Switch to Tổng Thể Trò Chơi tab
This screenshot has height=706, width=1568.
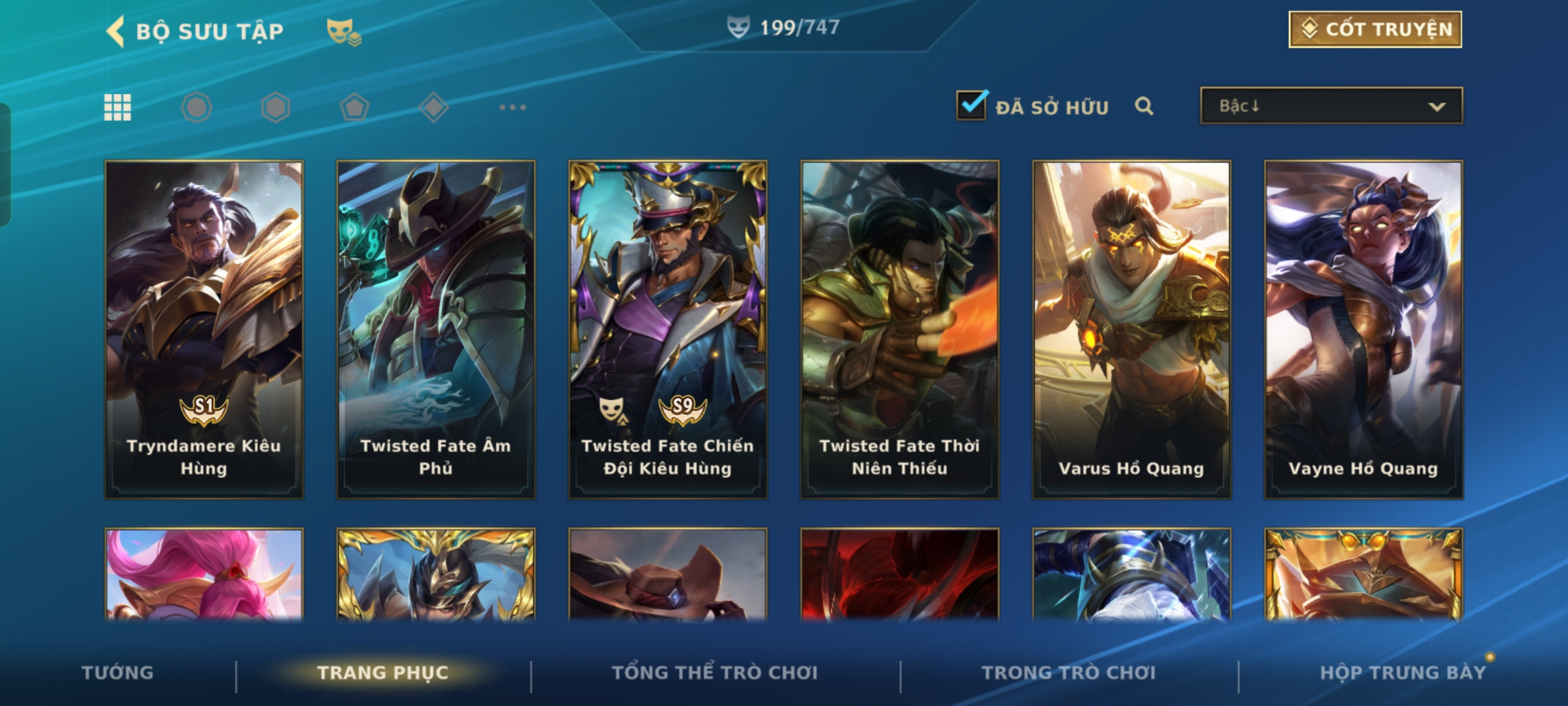pos(715,673)
